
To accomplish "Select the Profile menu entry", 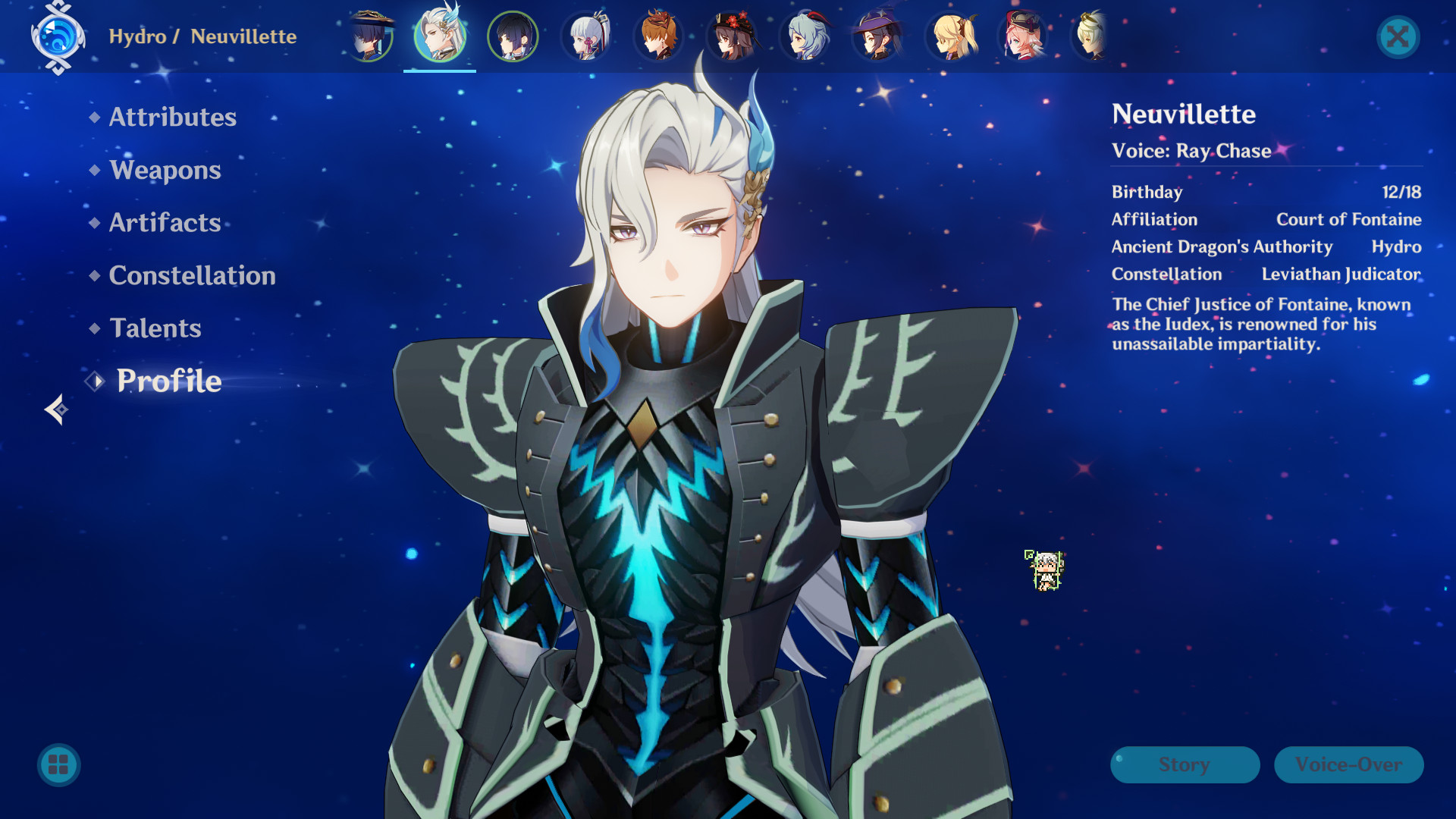I will 168,381.
